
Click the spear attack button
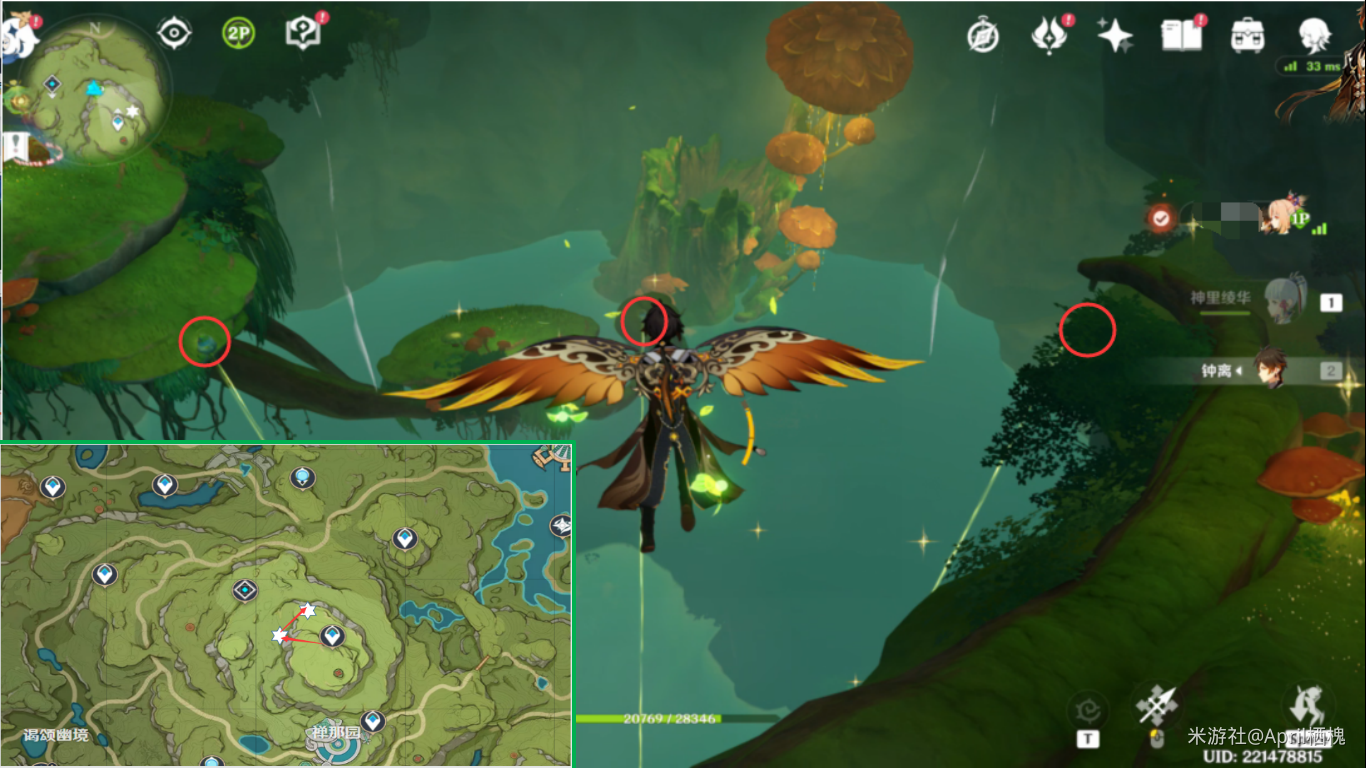click(x=1157, y=707)
